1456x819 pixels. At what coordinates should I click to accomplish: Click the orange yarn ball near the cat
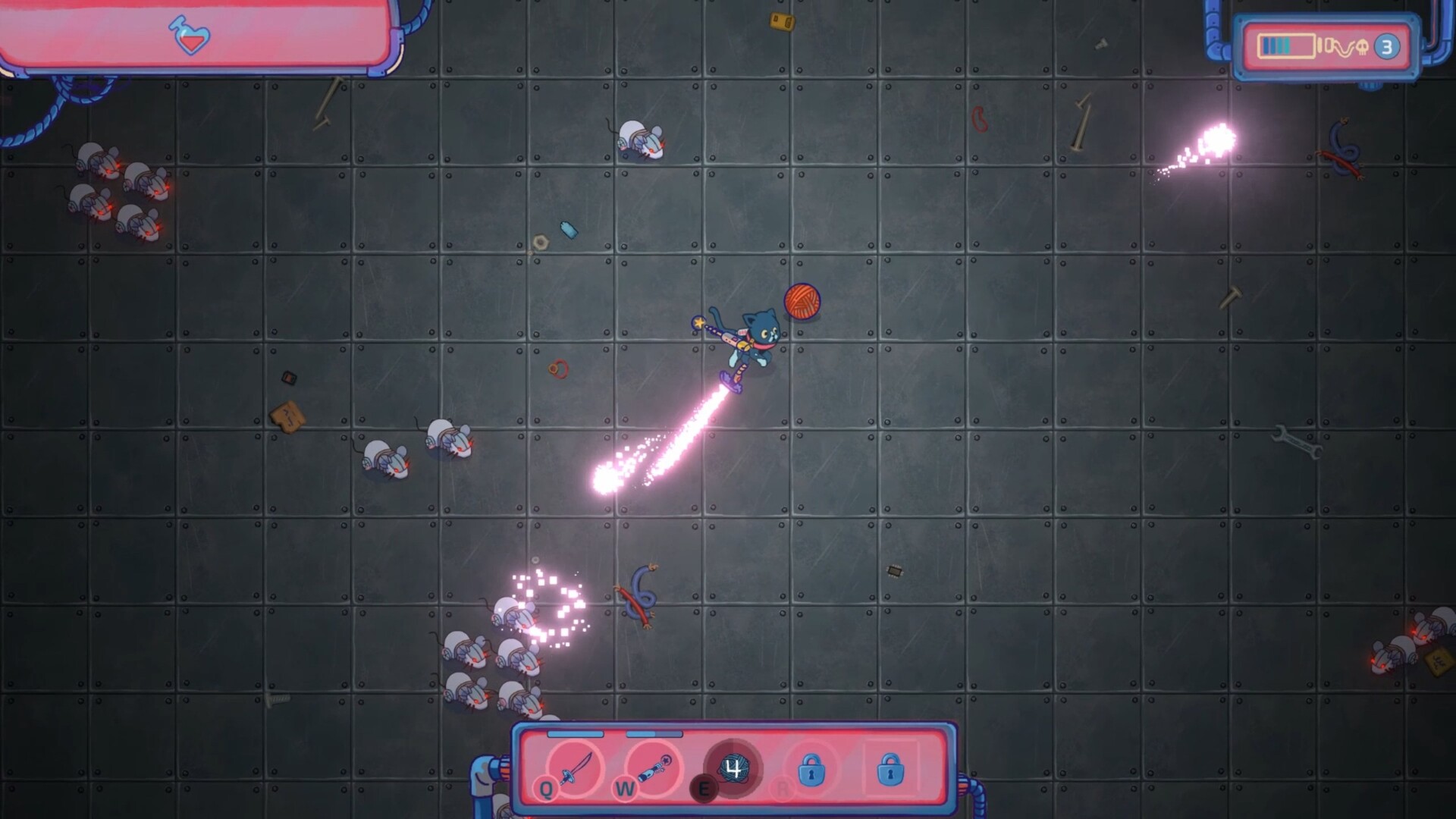click(x=802, y=301)
